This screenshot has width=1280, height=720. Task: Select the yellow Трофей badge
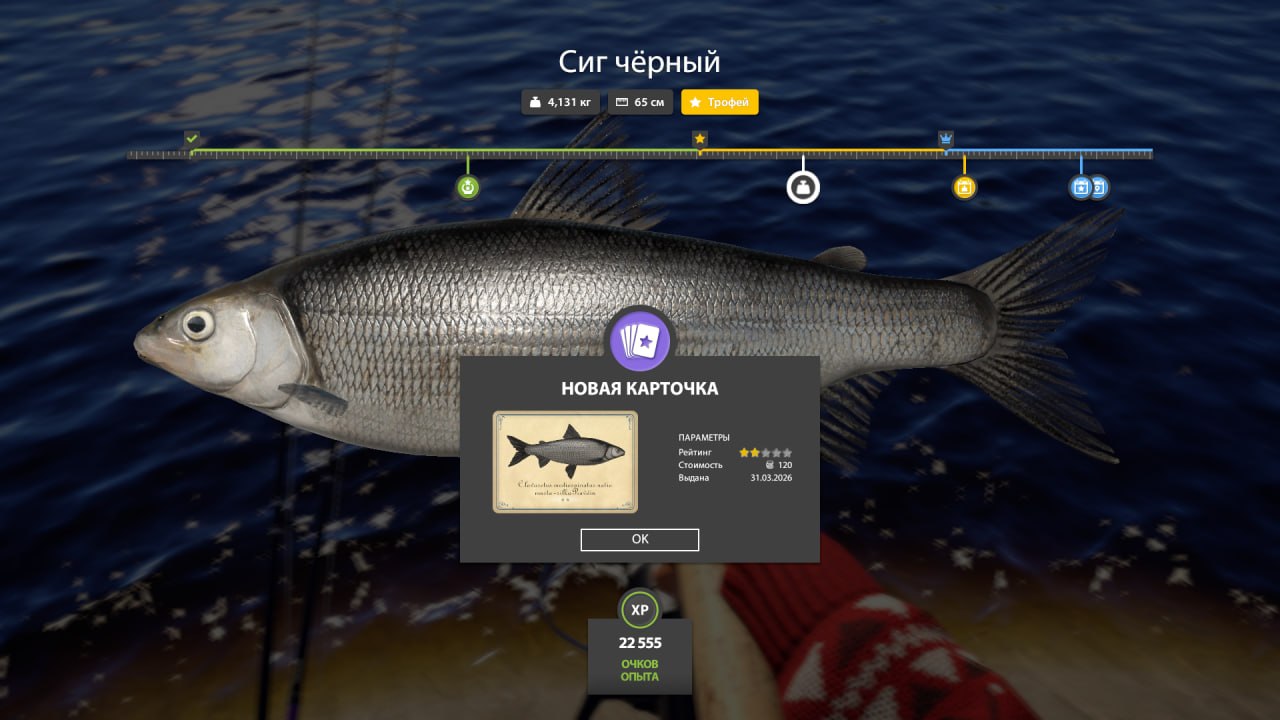[720, 102]
